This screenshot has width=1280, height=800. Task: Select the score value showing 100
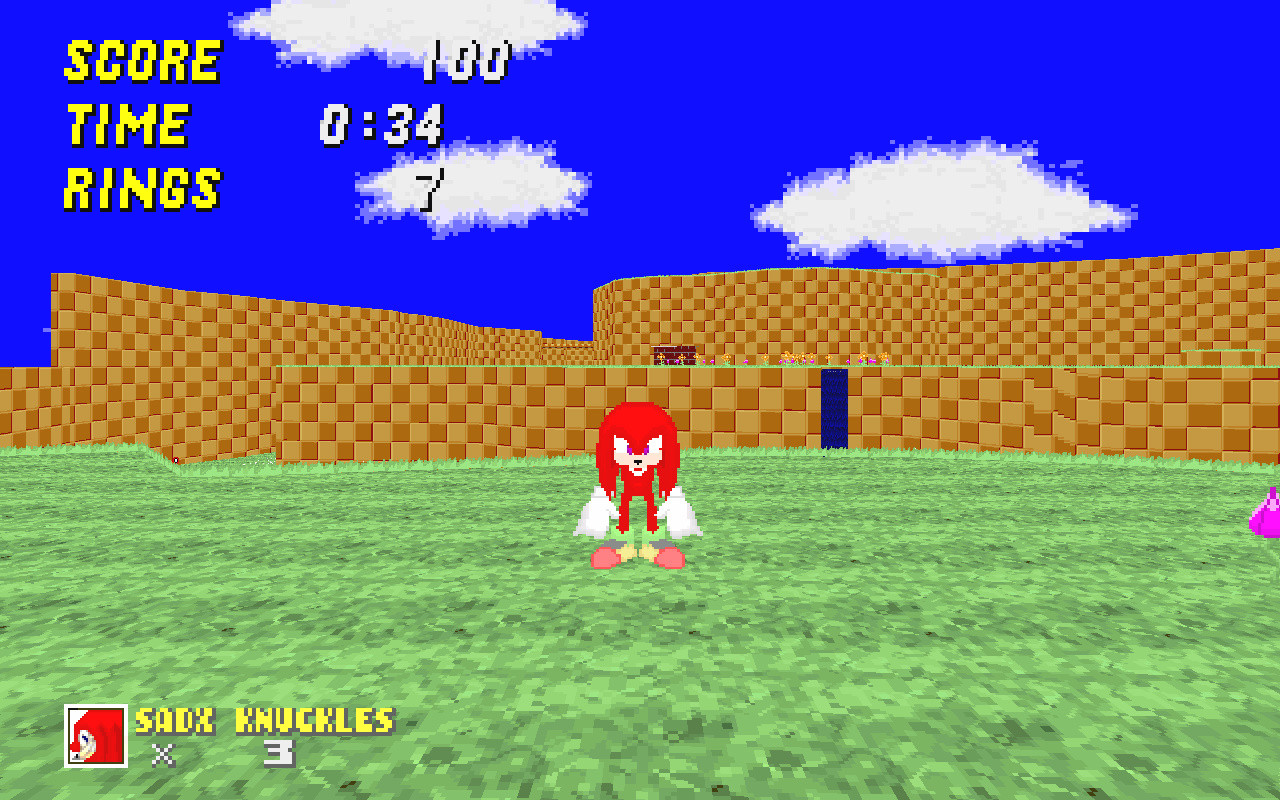[465, 62]
